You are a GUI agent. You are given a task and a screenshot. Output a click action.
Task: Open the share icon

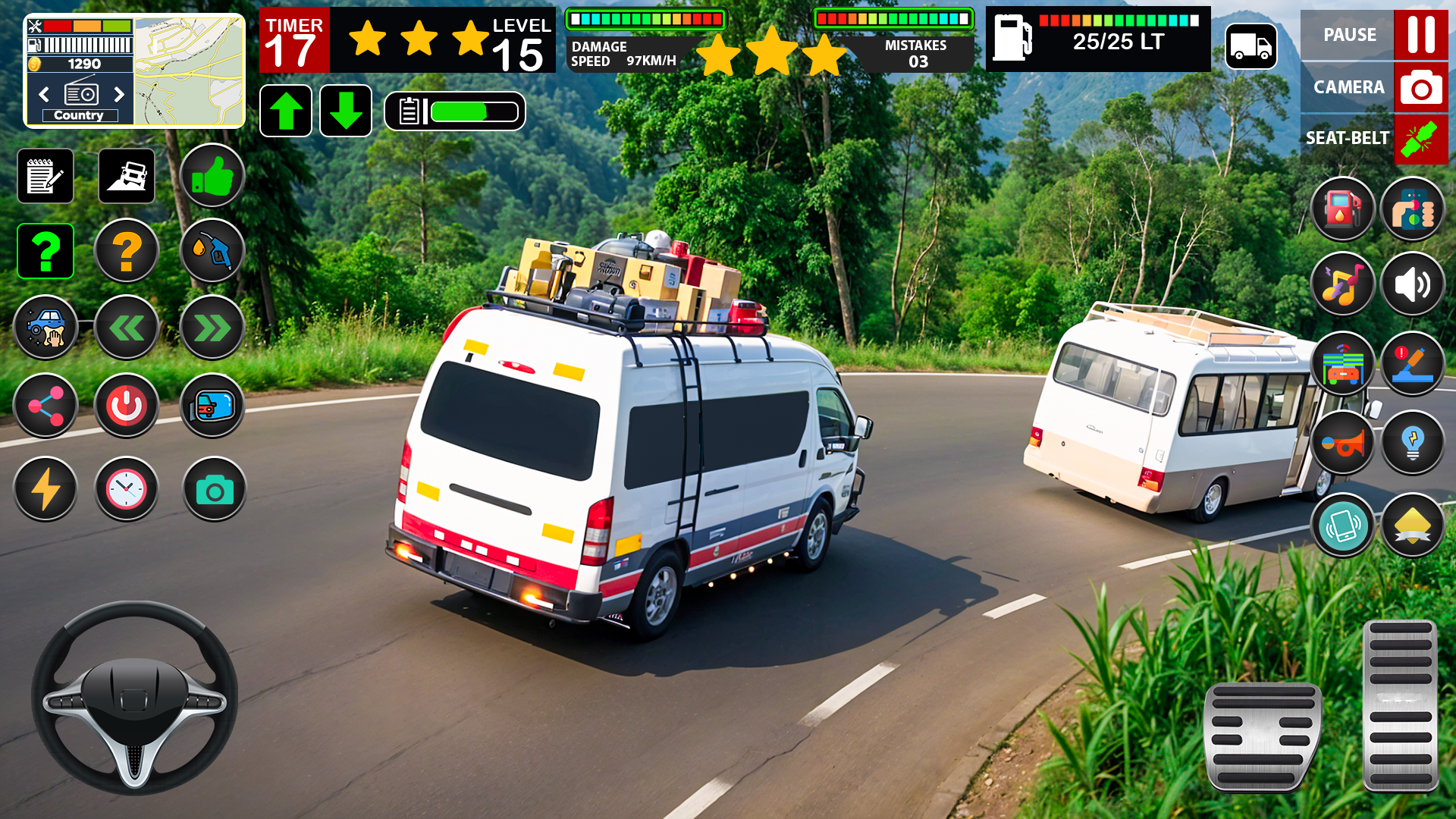(x=45, y=406)
